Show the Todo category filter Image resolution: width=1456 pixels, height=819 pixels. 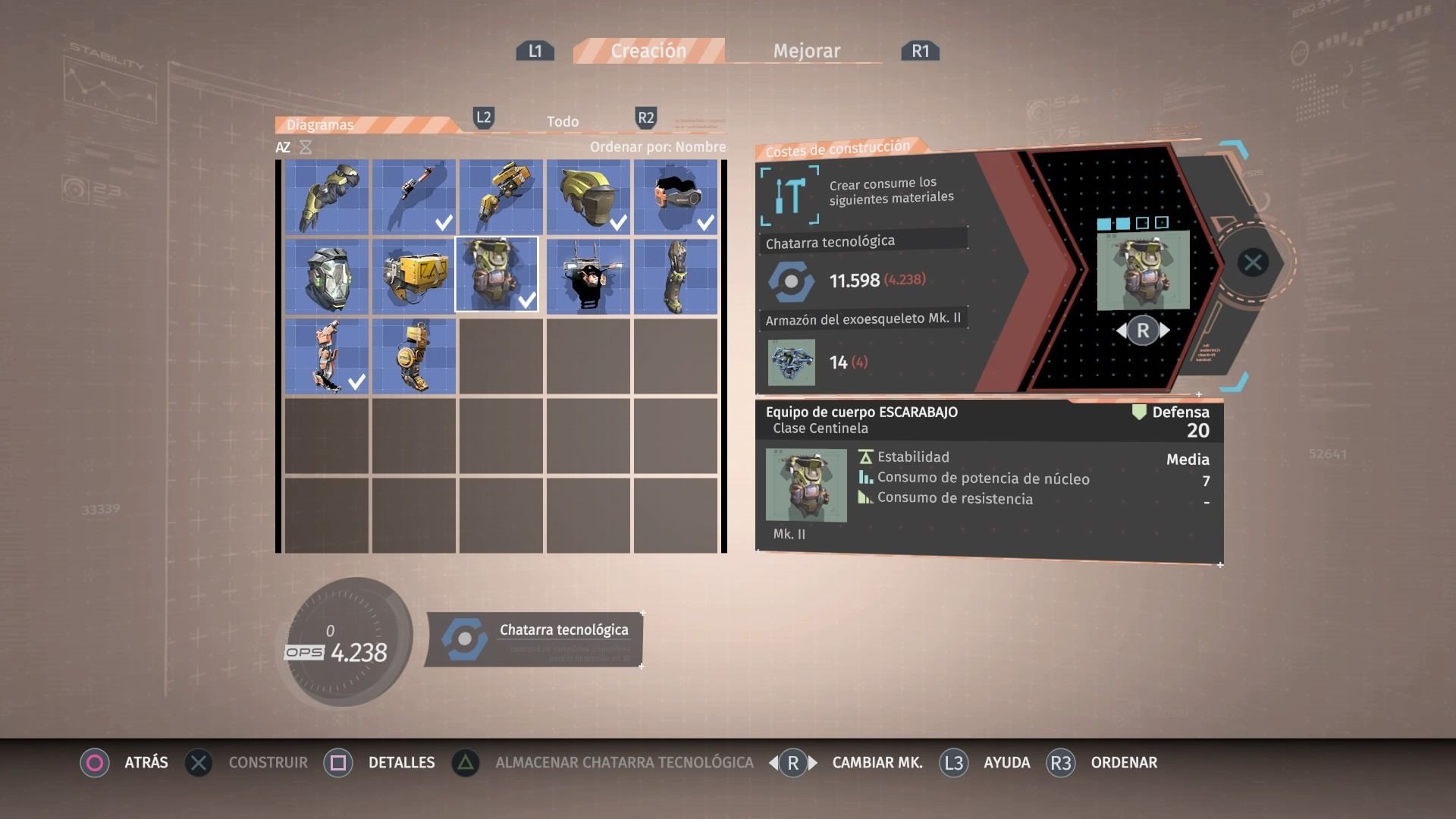click(563, 121)
